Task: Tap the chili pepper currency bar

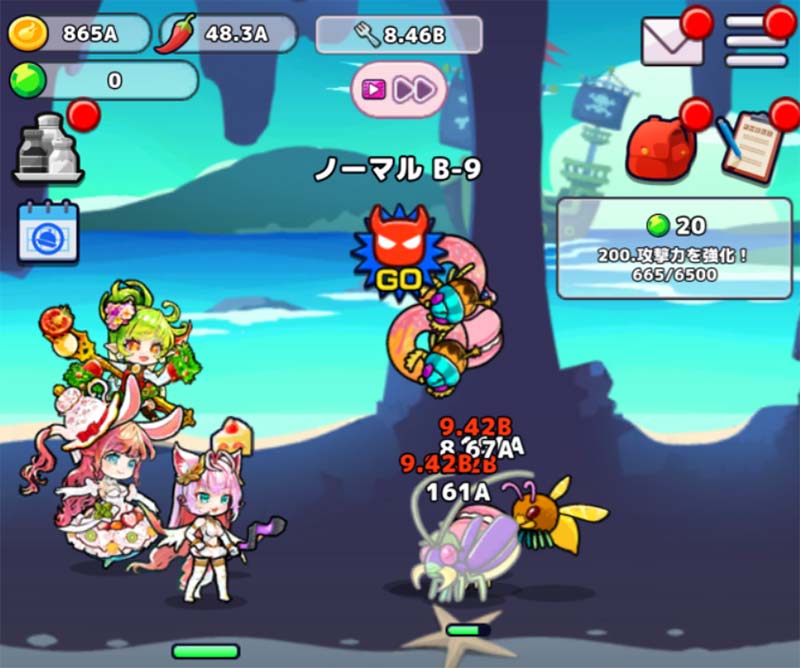Action: click(227, 34)
